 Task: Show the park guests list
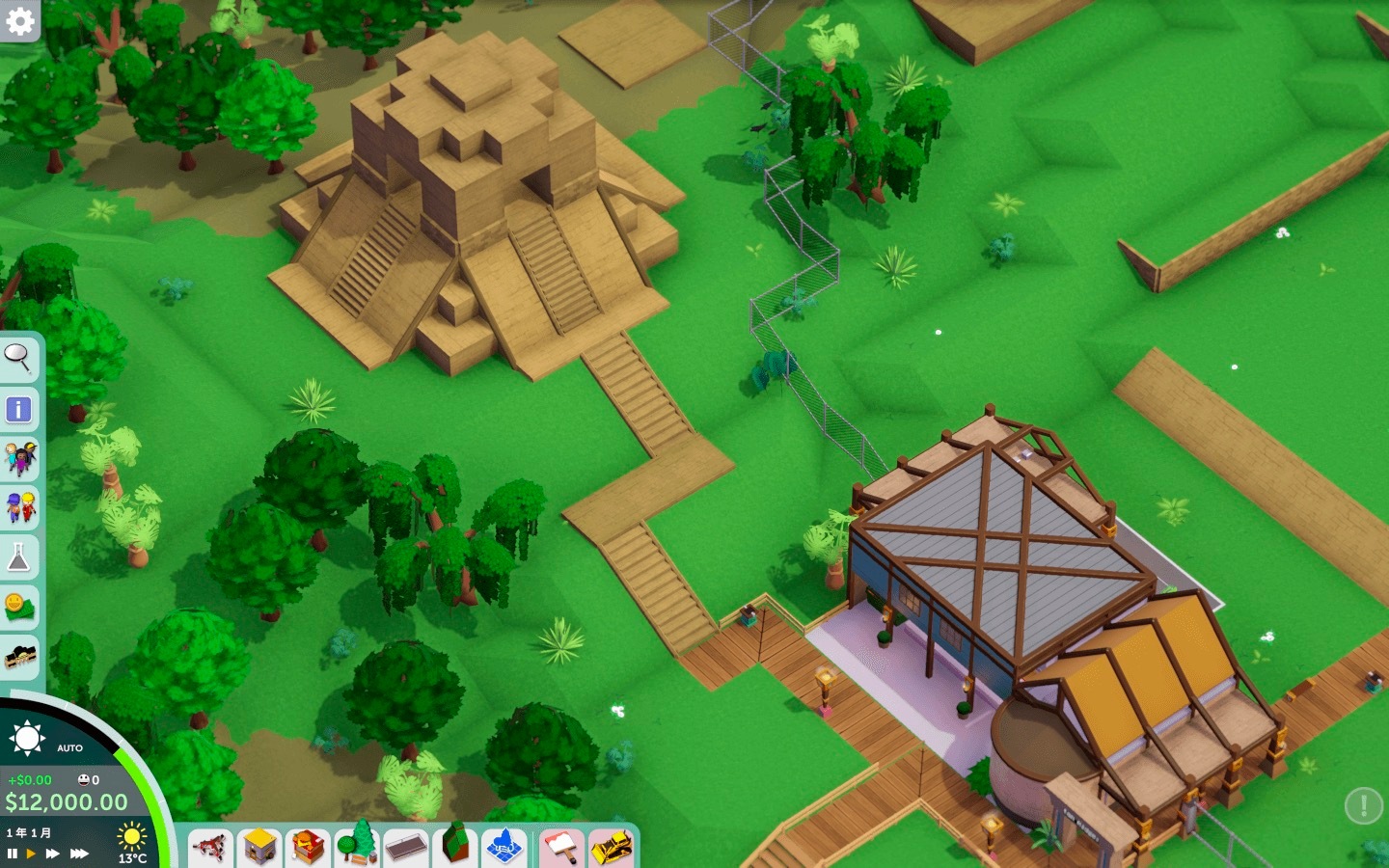click(x=19, y=458)
